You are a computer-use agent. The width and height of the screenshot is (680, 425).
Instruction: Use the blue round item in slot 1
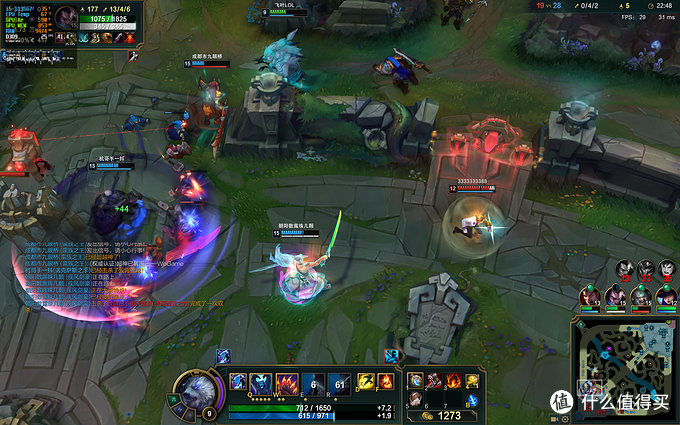pyautogui.click(x=416, y=380)
